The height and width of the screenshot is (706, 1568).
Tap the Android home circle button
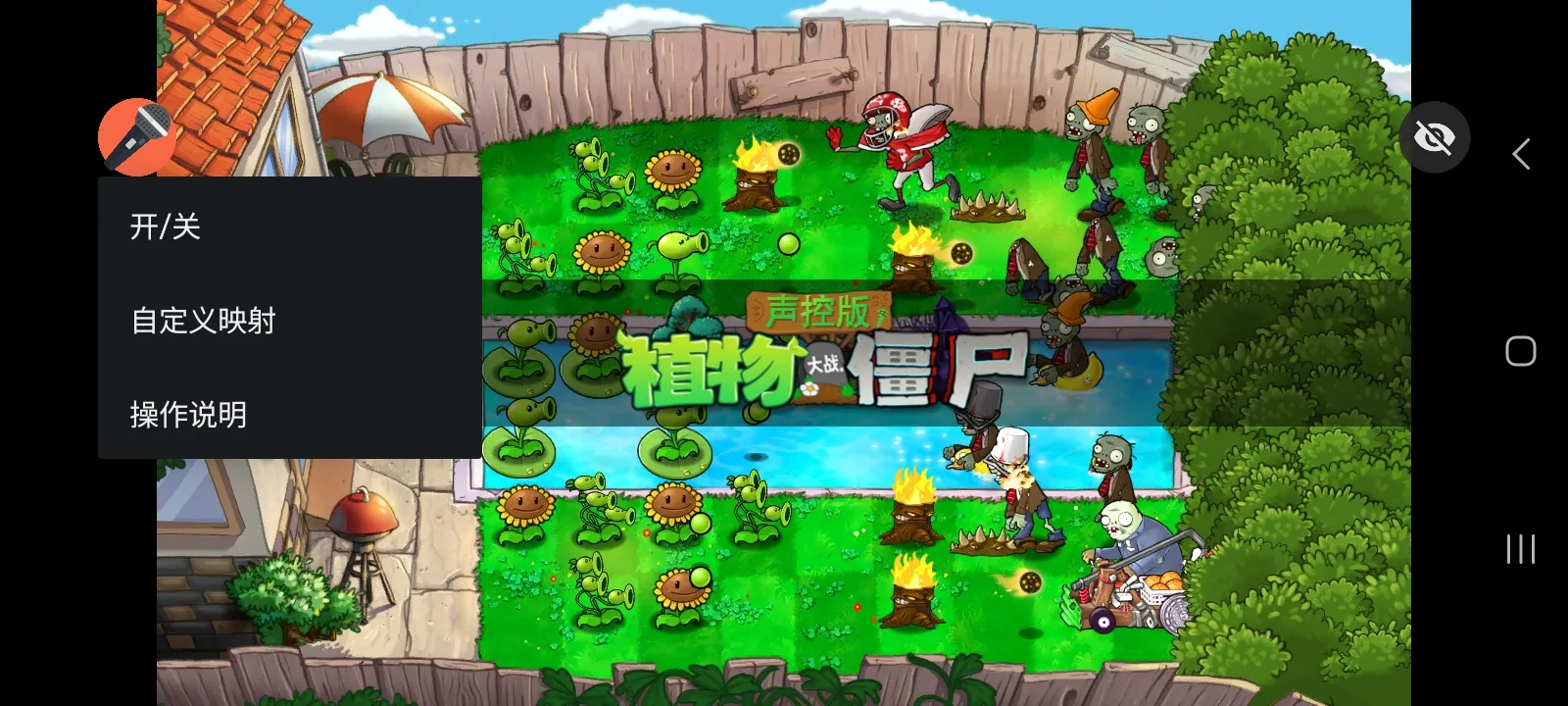1518,349
